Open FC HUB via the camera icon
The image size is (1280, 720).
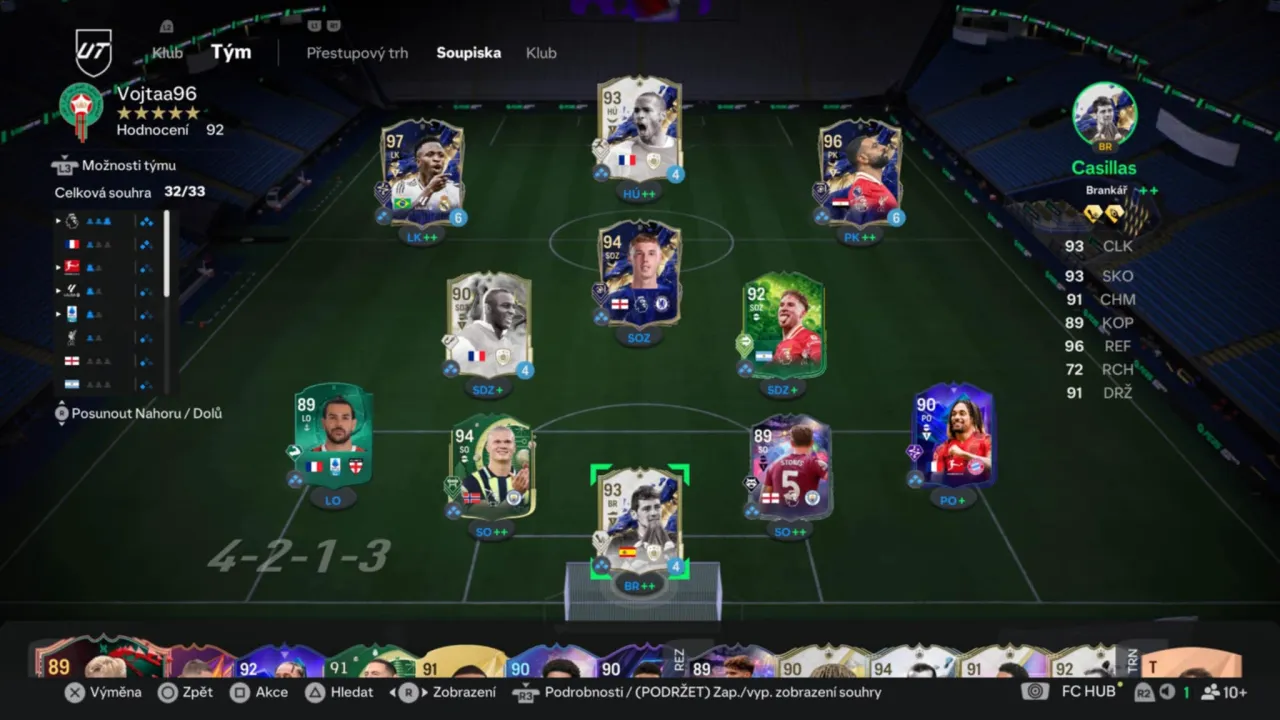click(1034, 691)
